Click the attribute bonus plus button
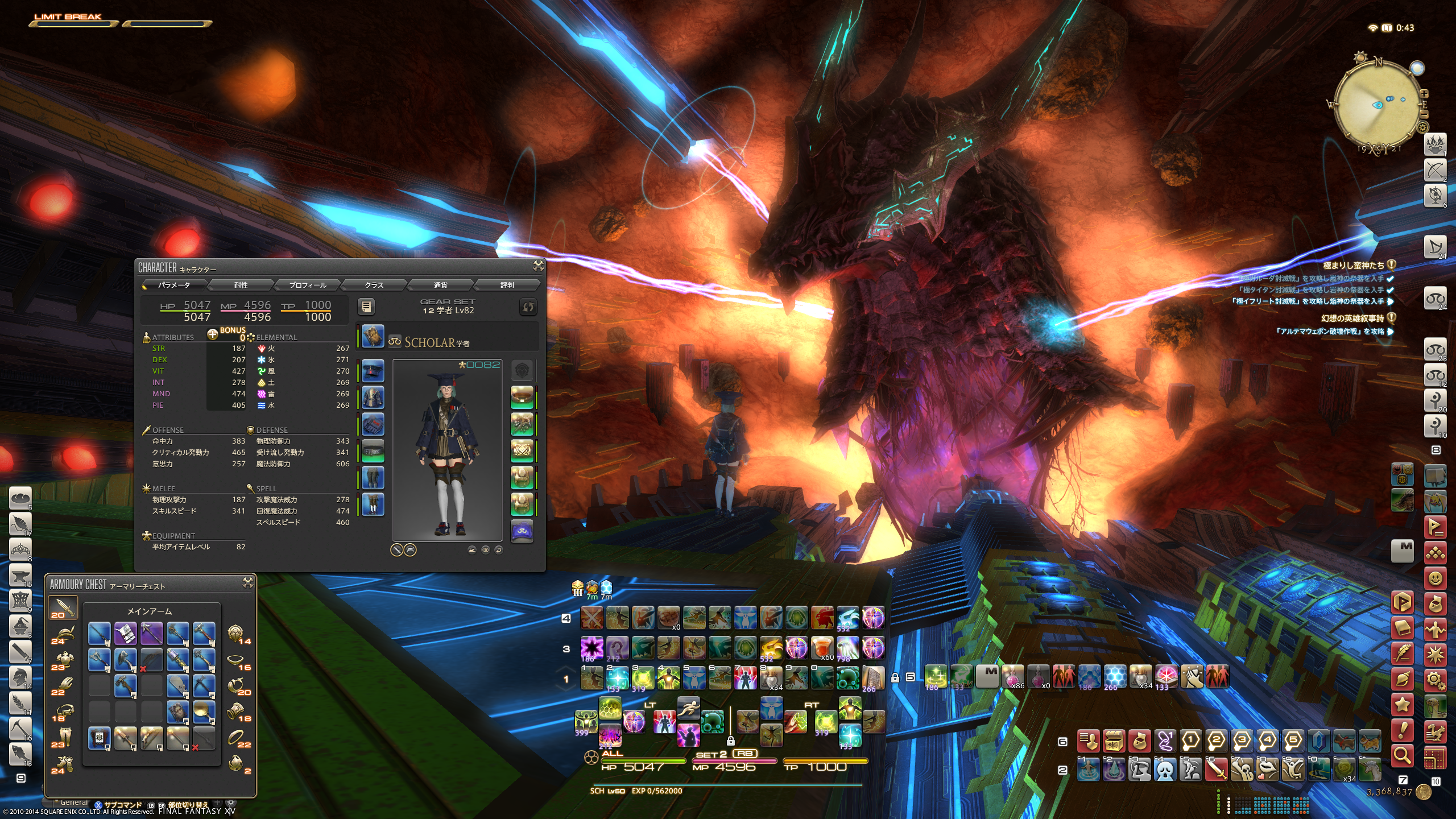This screenshot has height=819, width=1456. (x=213, y=334)
